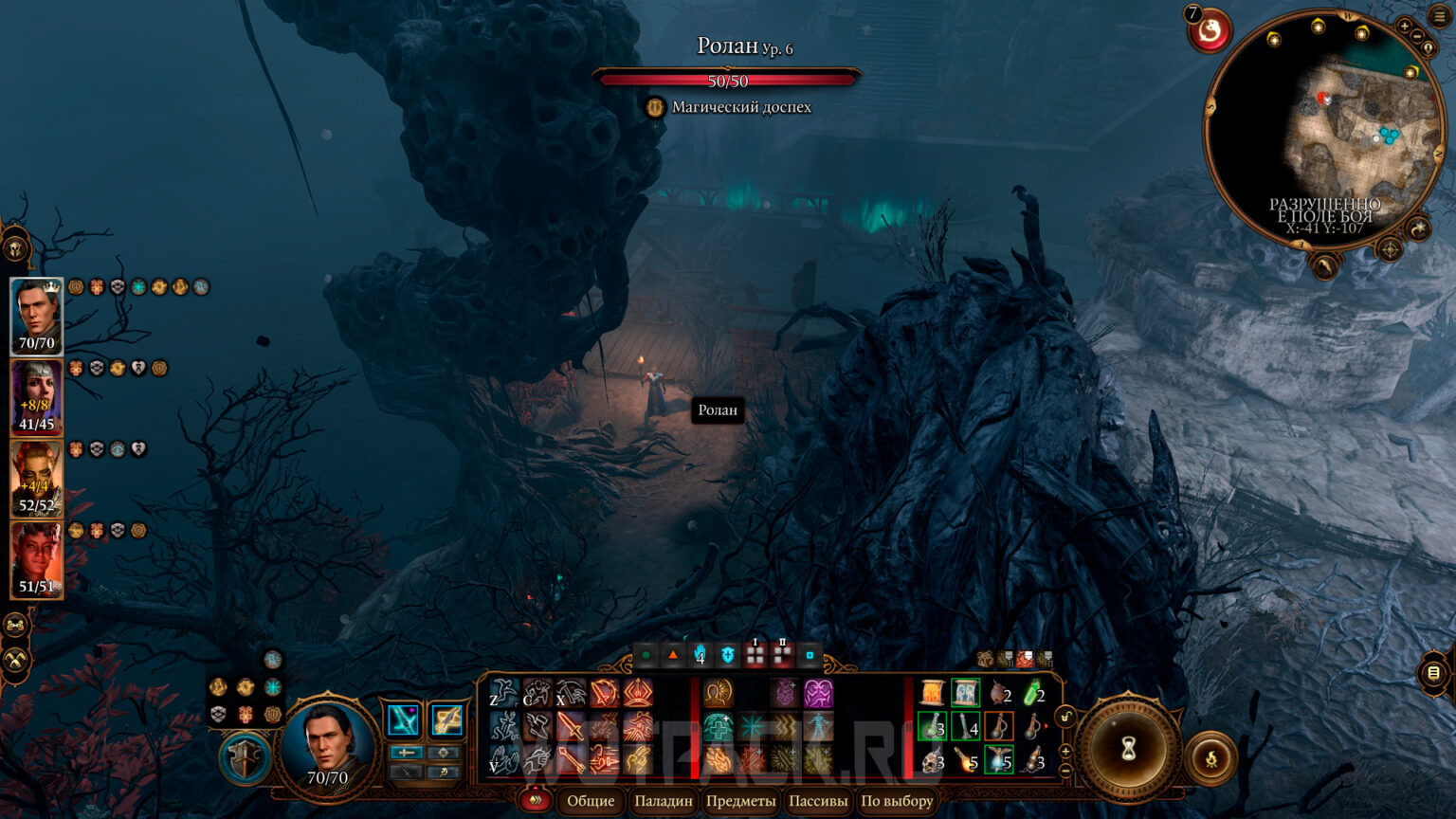Select Shadowheart's portrait in the party list

(x=38, y=396)
